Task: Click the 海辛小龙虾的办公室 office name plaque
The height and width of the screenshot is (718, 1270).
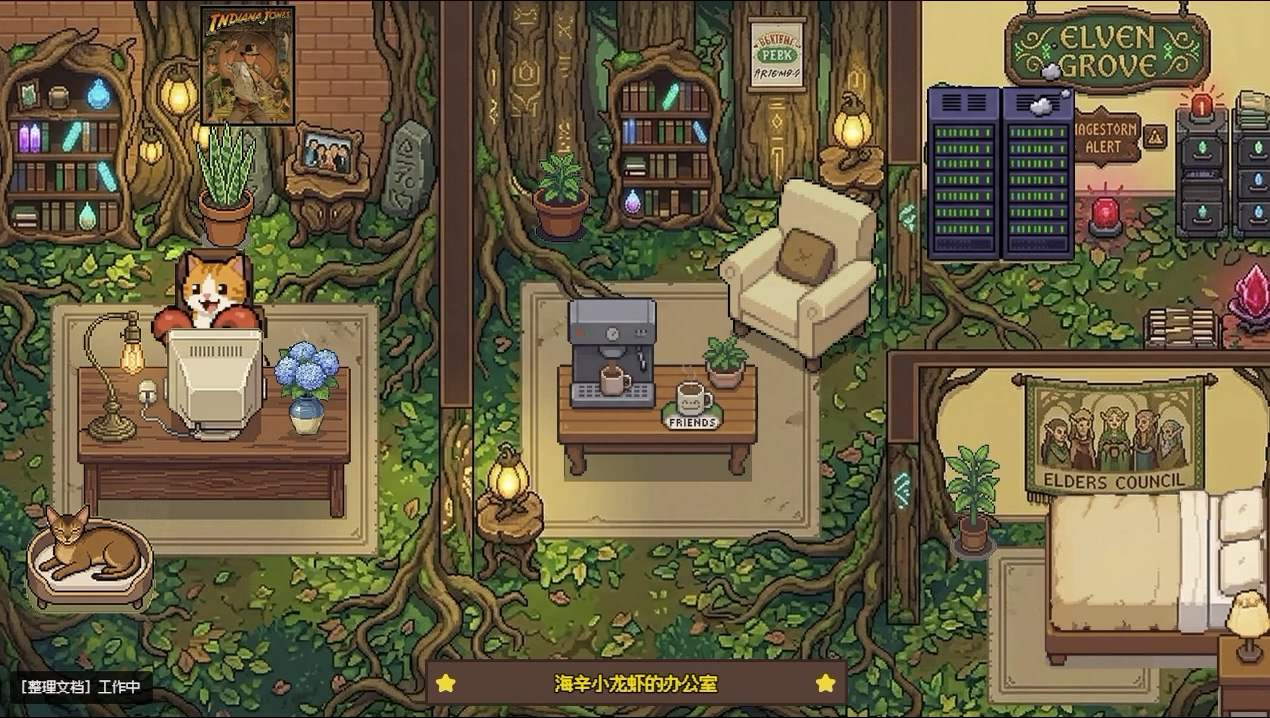Action: pyautogui.click(x=636, y=684)
